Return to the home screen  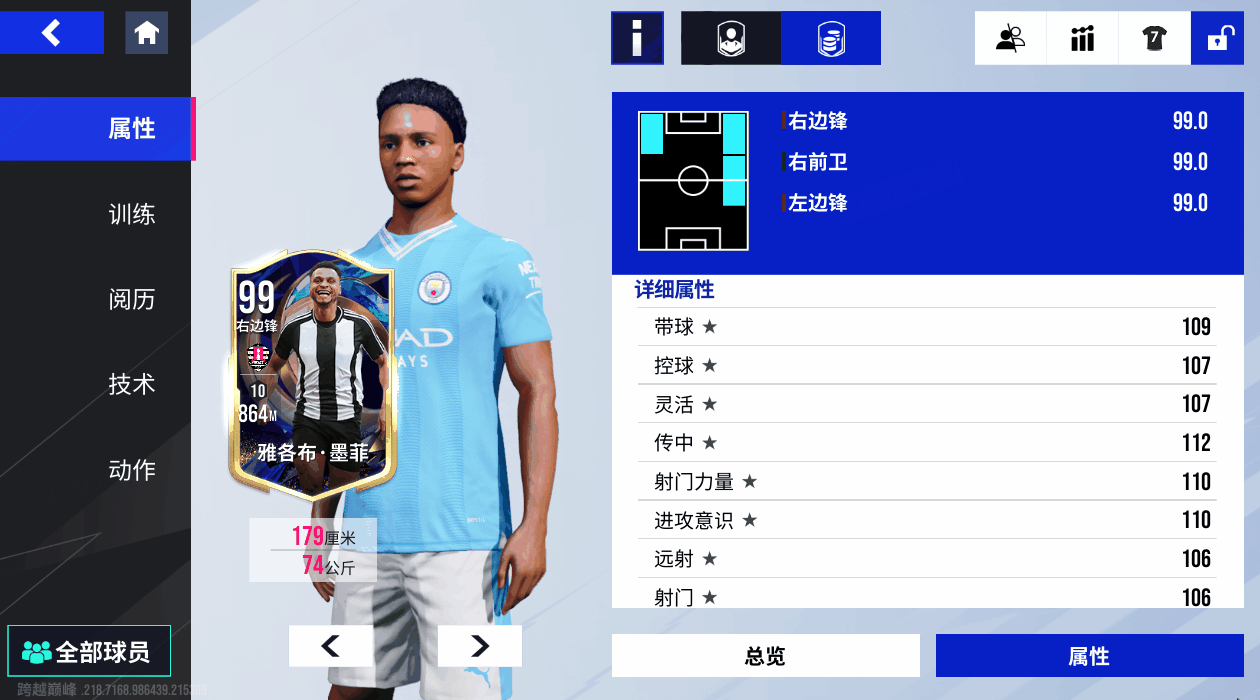point(147,33)
